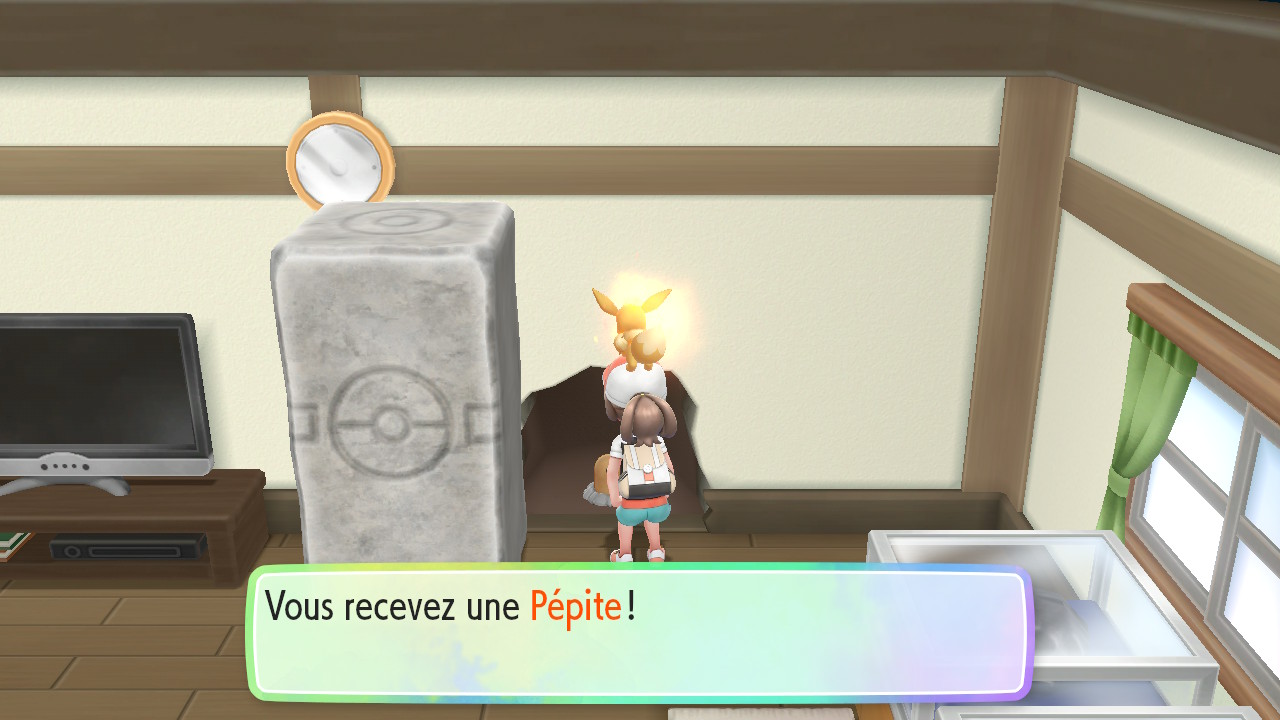Advance the 'Vous recevez une Pépite' message box

point(638,632)
